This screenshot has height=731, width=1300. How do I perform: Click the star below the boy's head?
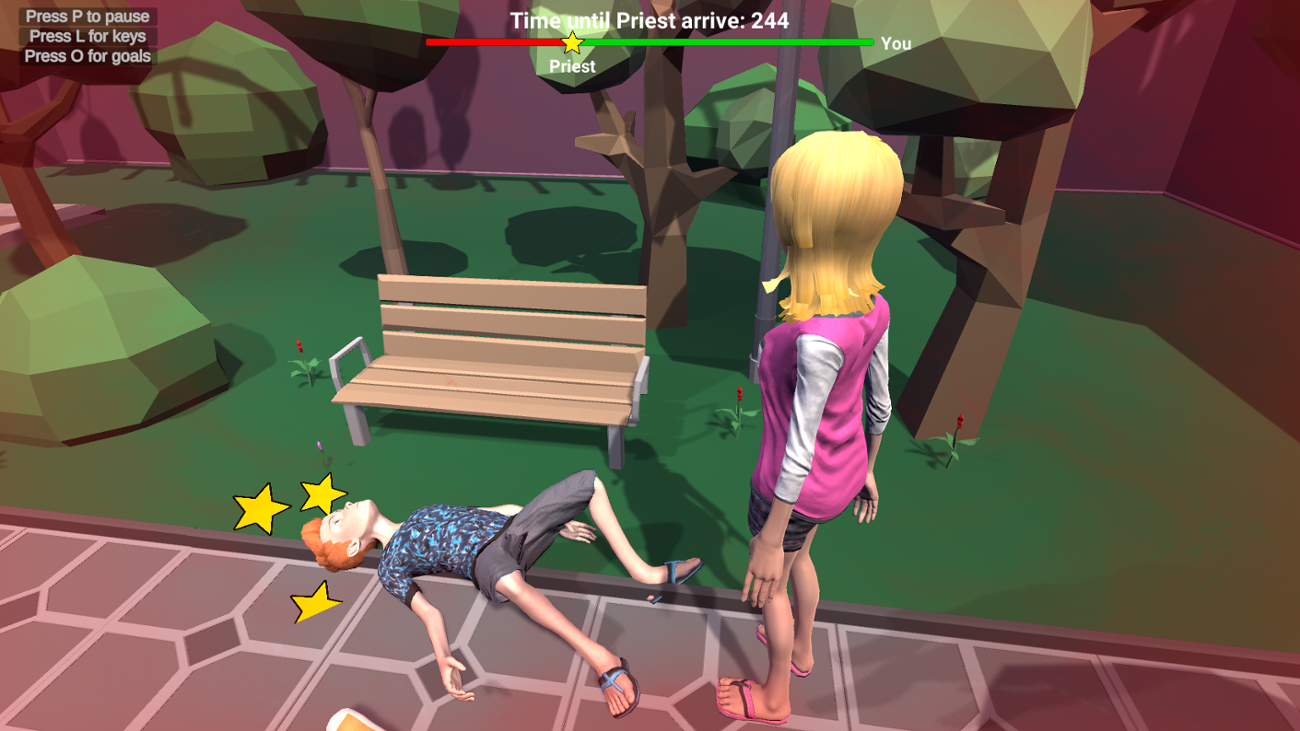click(x=313, y=603)
